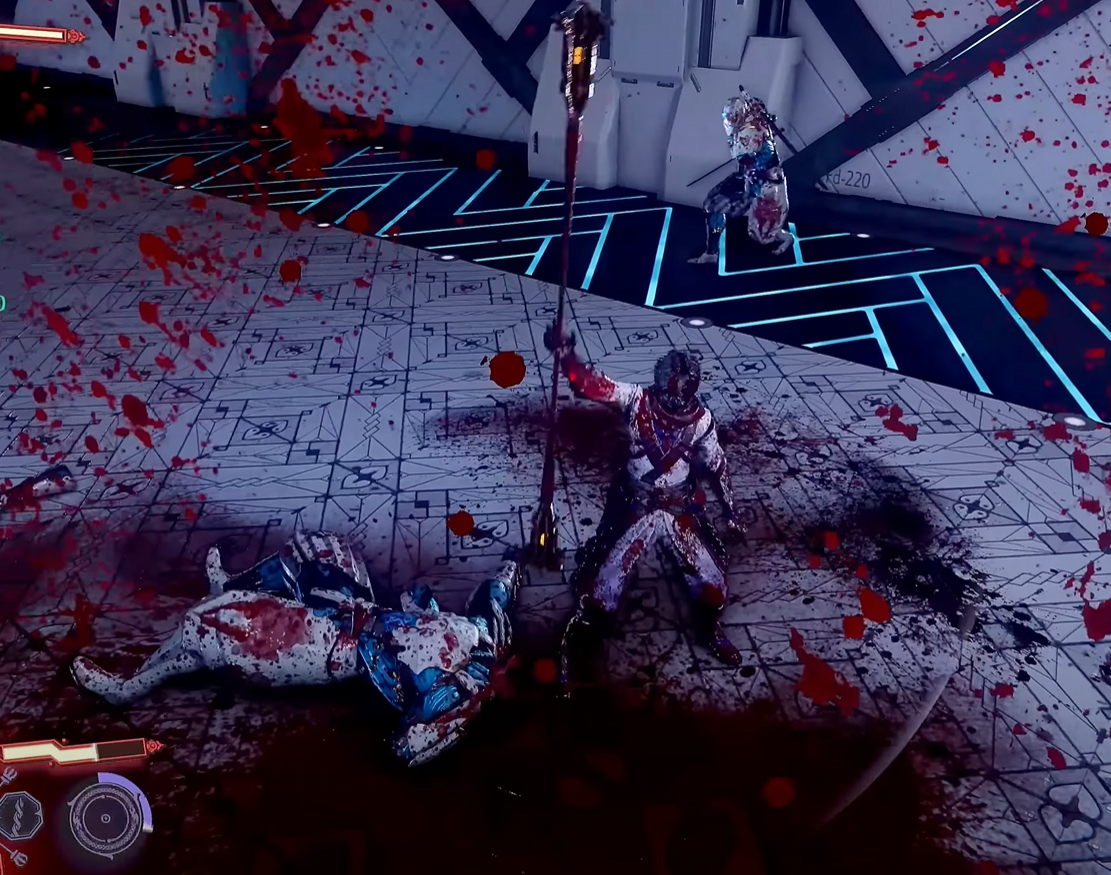The image size is (1111, 875).
Task: Activate the circular ability dial
Action: 106,817
